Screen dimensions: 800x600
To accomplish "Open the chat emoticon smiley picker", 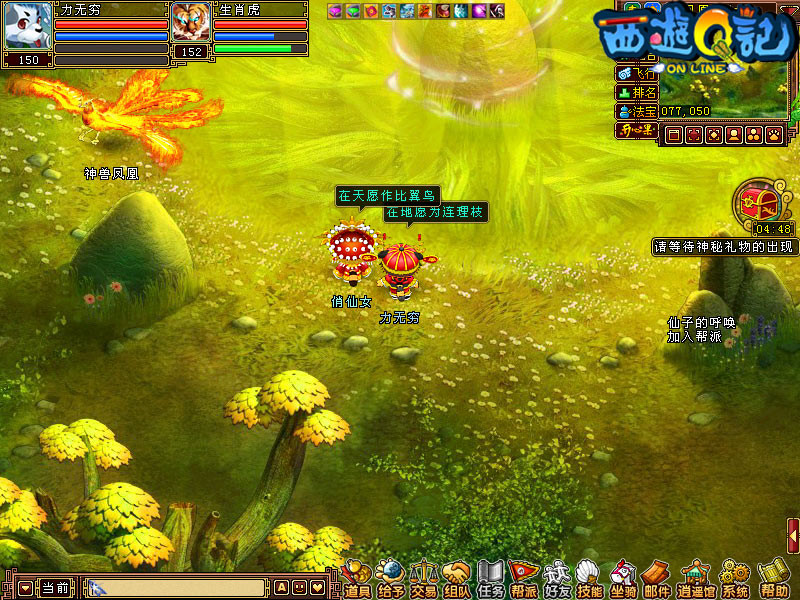I will coord(299,588).
